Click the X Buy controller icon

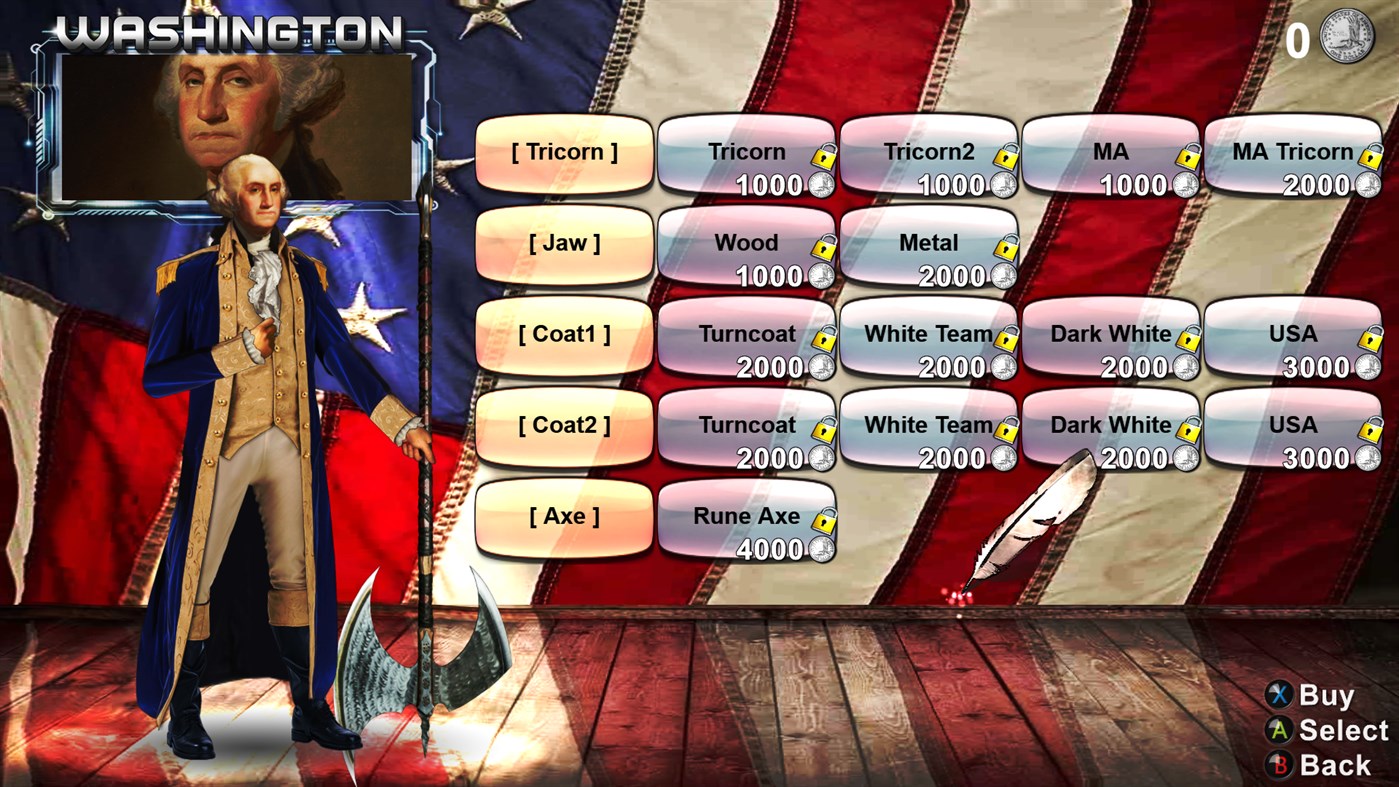pyautogui.click(x=1278, y=694)
